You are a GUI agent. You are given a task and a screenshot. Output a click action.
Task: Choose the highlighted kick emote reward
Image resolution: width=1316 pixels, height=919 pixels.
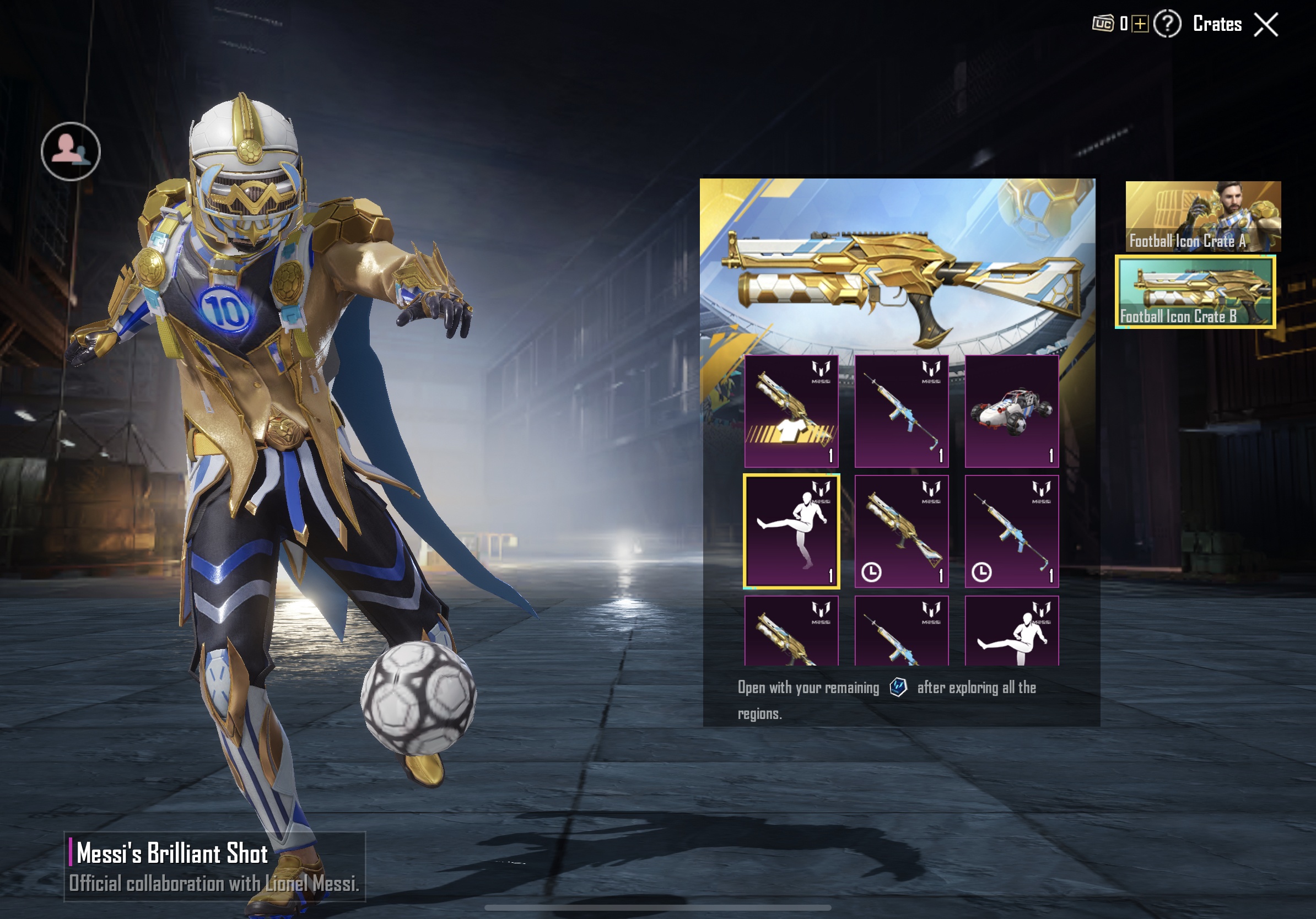791,531
